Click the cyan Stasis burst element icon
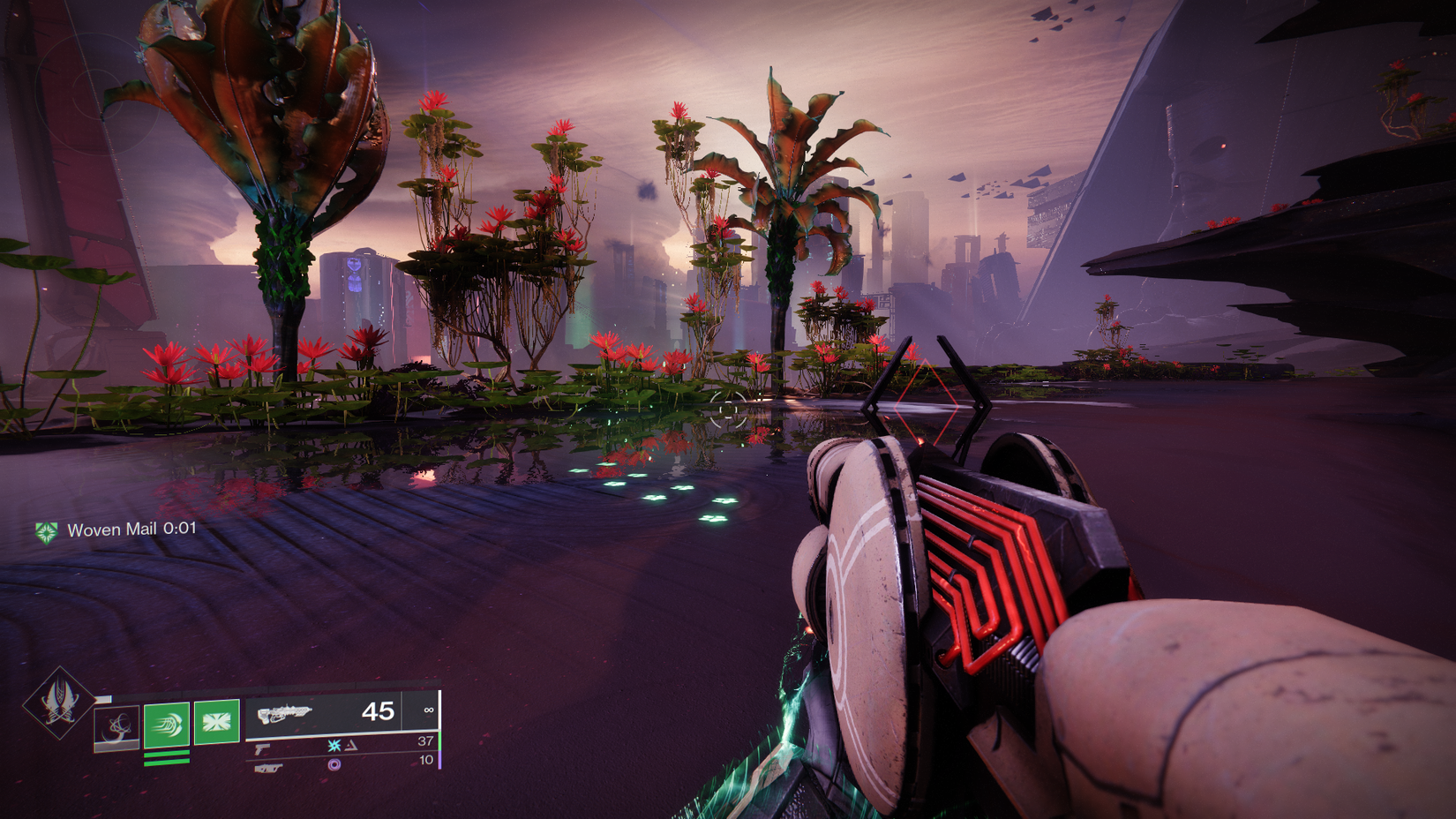The image size is (1456, 819). pos(334,746)
